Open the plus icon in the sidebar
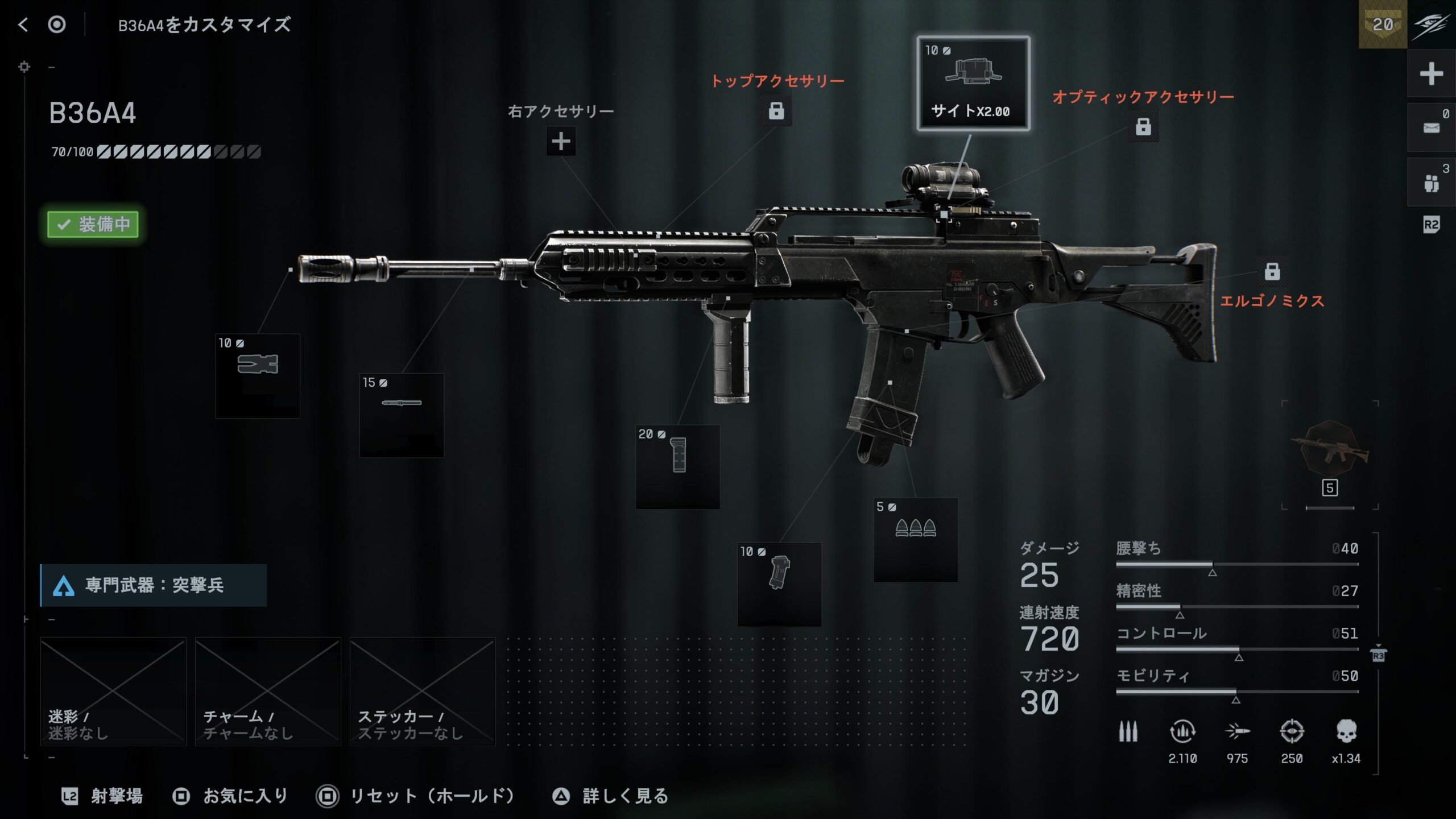 pos(1431,74)
